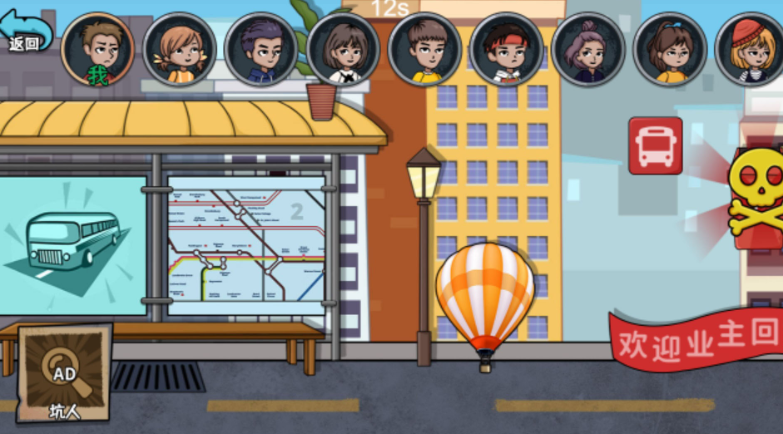Pick the brown ponytail girl avatar
783x434 pixels.
tap(670, 50)
